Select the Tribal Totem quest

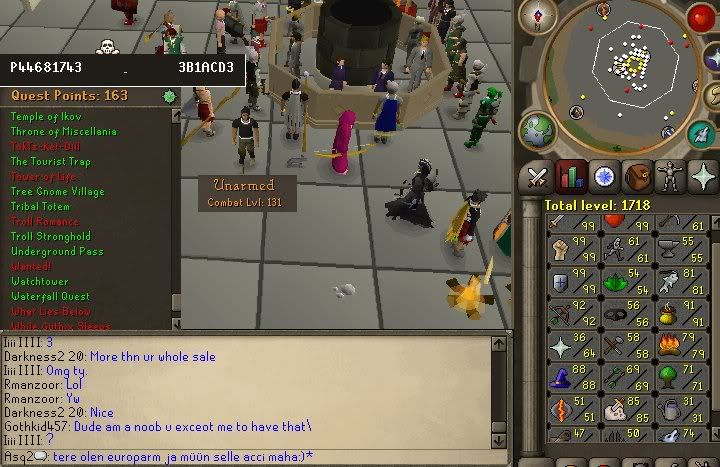pos(40,207)
